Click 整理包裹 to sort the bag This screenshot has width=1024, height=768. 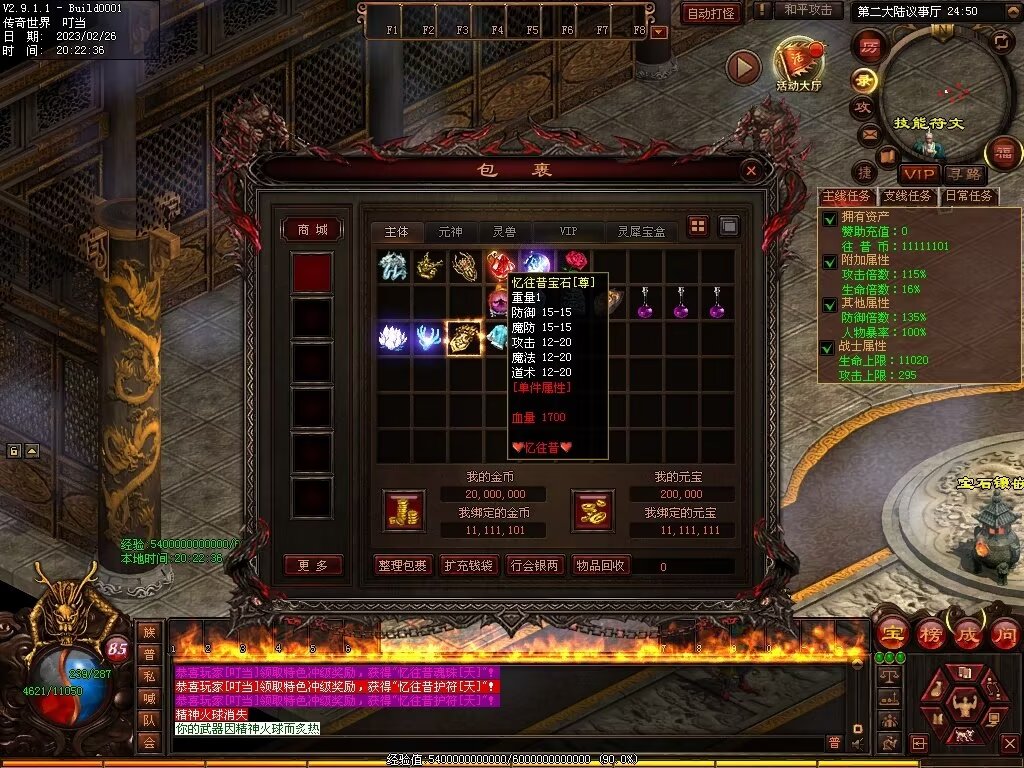pyautogui.click(x=403, y=566)
